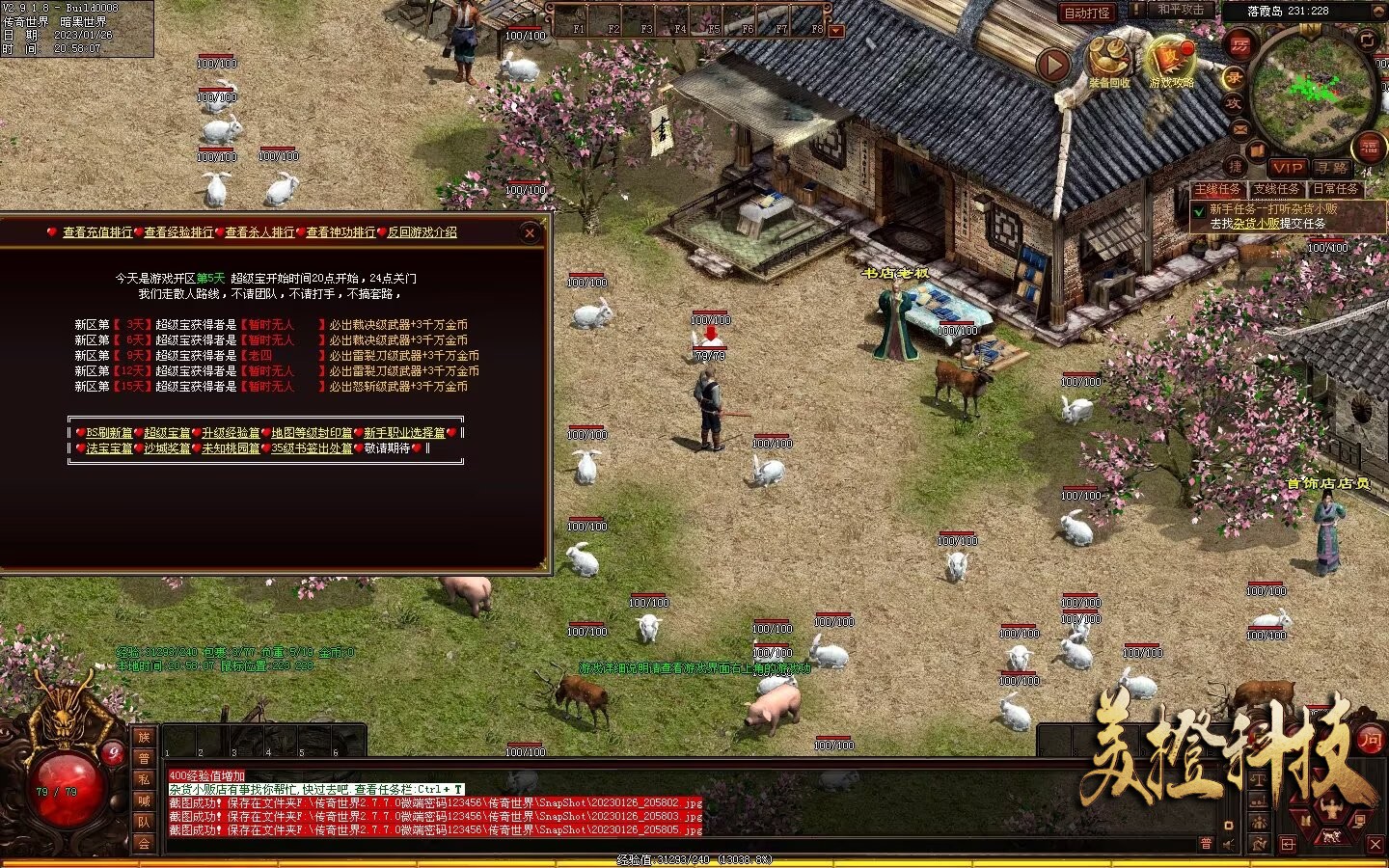Select the 私 private chat channel
This screenshot has width=1389, height=868.
[144, 779]
